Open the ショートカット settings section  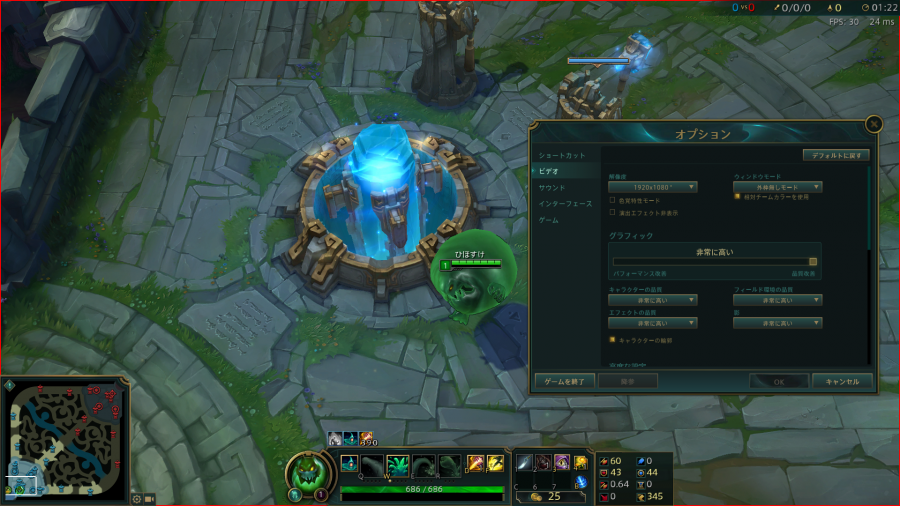coord(562,156)
